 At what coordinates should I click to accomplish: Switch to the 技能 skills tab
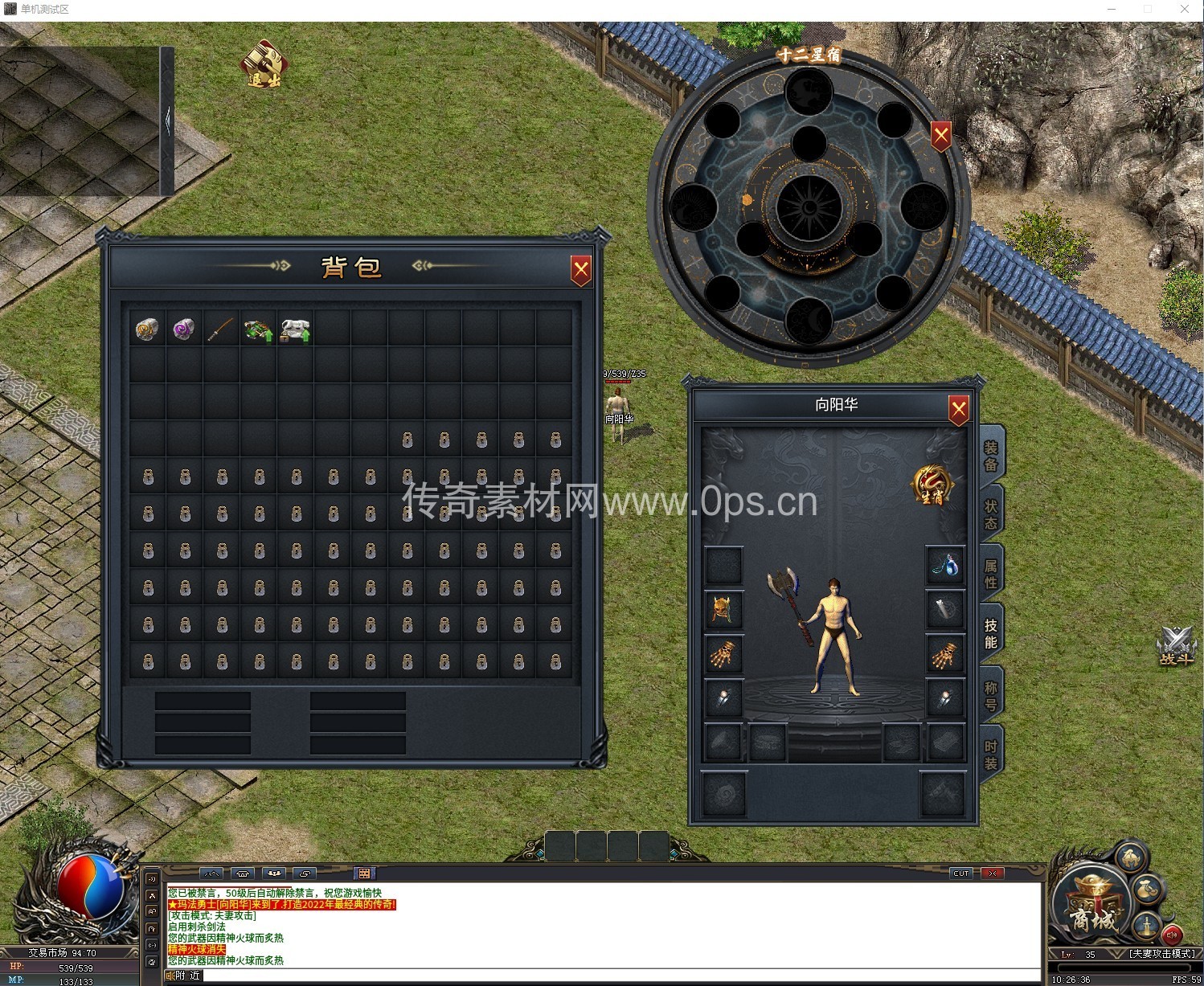[991, 634]
